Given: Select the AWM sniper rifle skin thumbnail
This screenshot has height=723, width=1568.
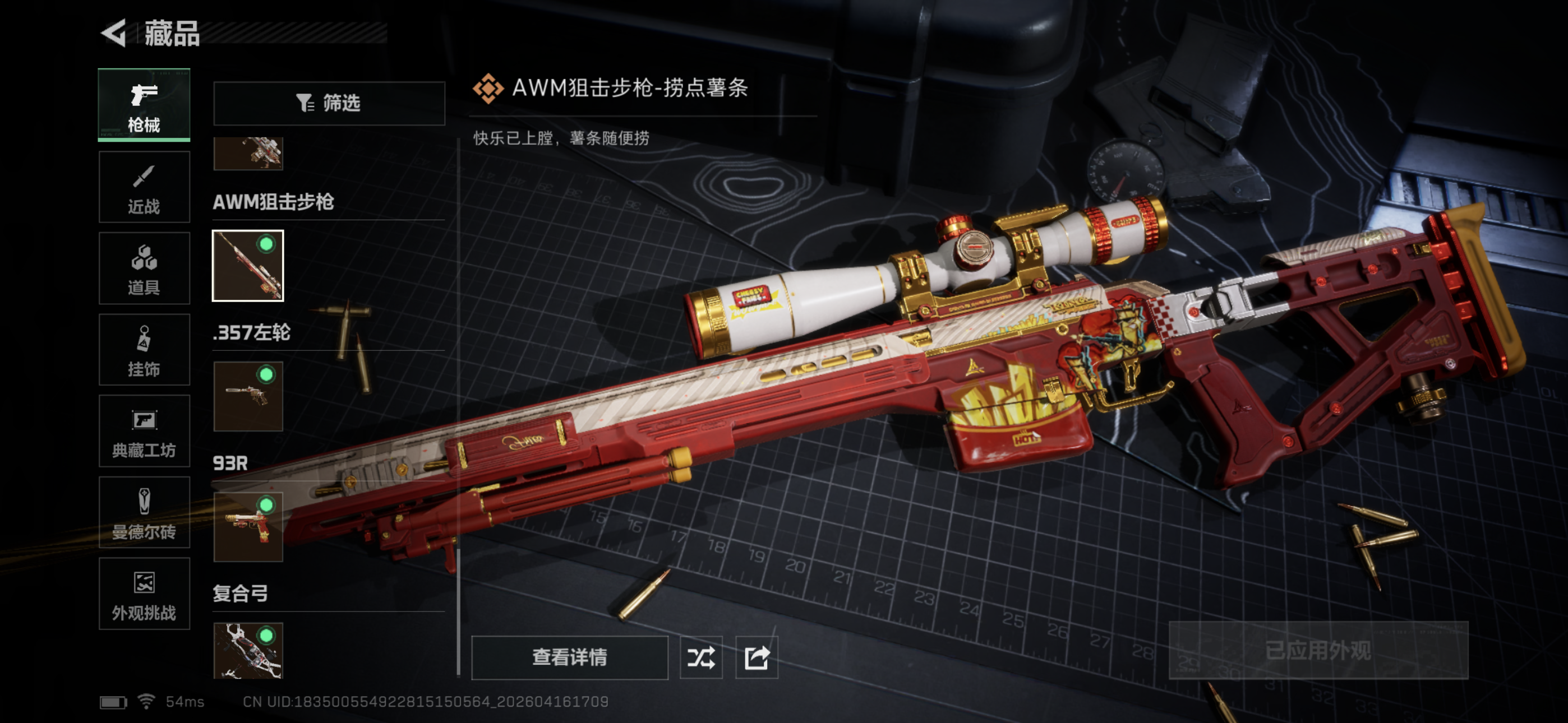Looking at the screenshot, I should coord(248,265).
